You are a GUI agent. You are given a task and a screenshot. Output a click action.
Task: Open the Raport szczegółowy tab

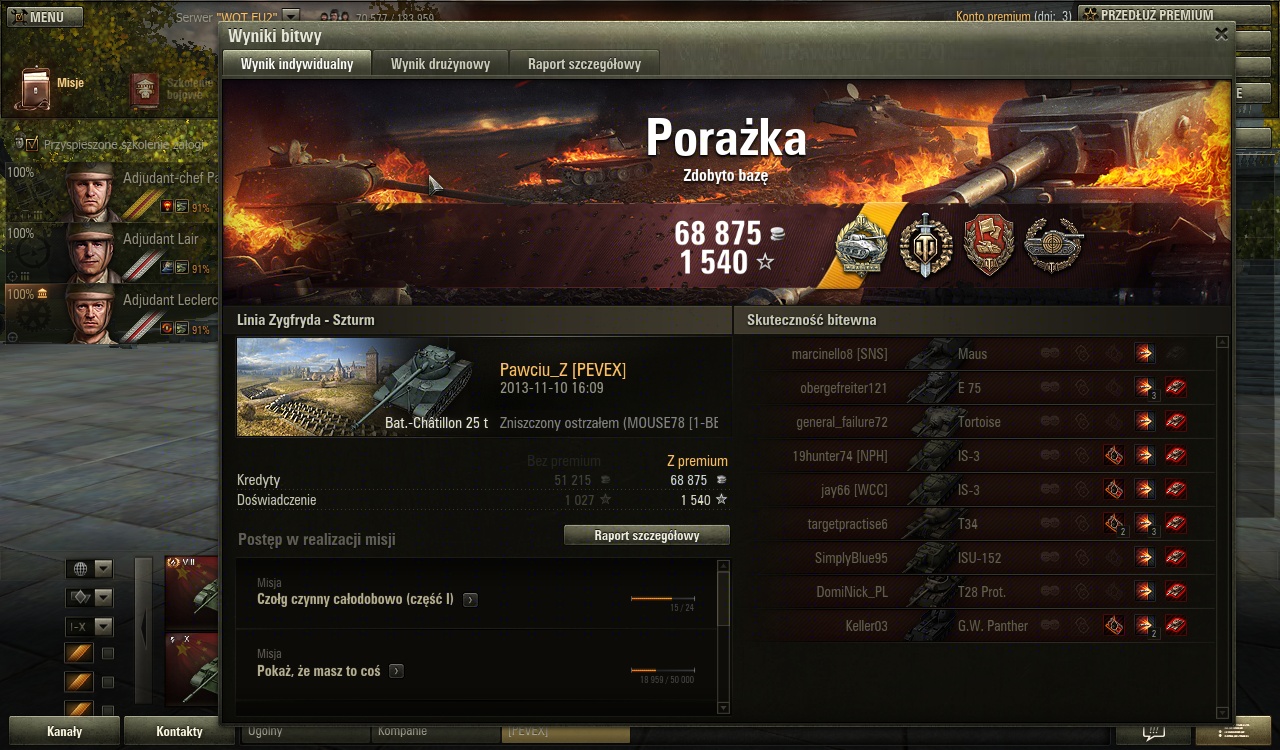[x=584, y=64]
